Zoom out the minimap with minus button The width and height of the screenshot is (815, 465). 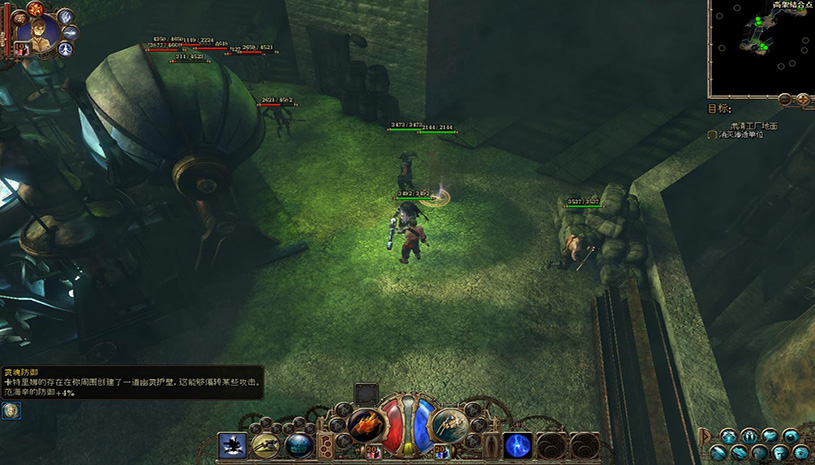pos(784,99)
